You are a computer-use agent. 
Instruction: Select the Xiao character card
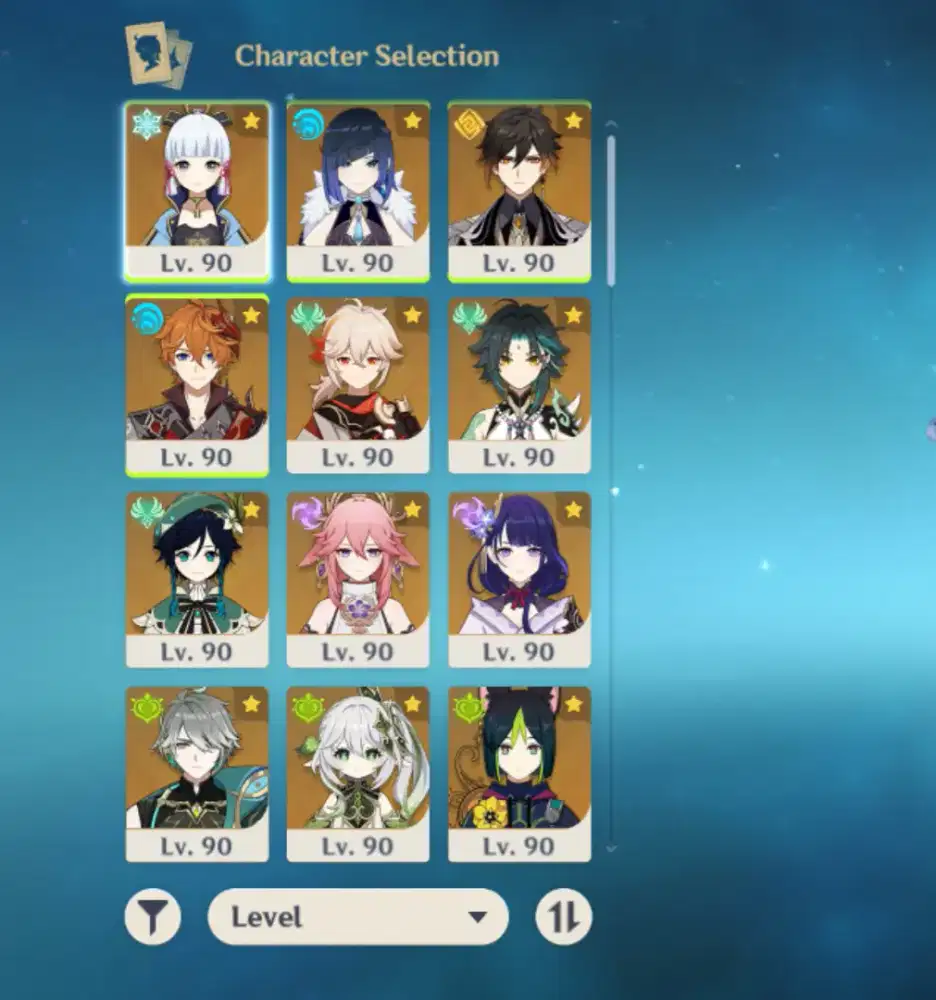tap(519, 385)
